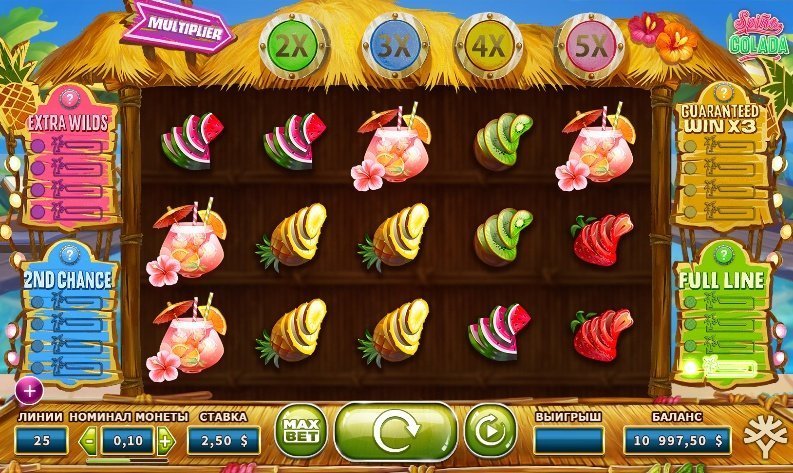Open the 2nd Chance help question mark
Viewport: 793px width, 473px height.
point(70,253)
